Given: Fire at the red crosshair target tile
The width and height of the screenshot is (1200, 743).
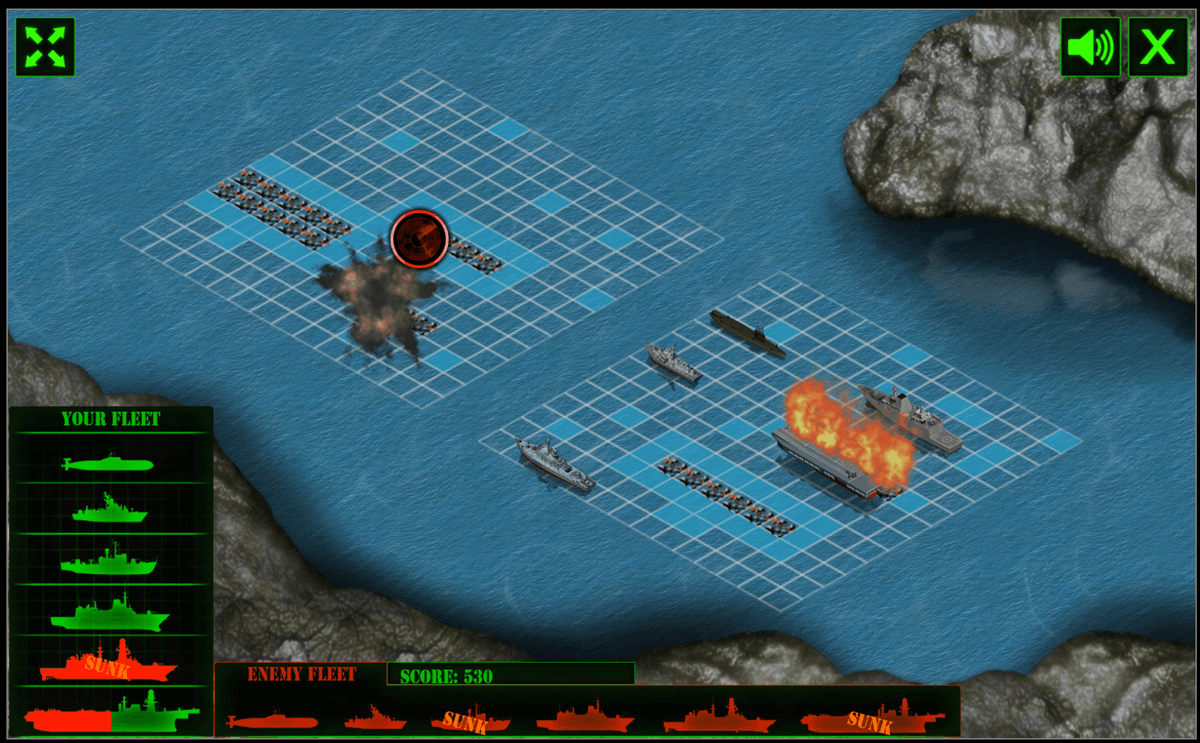Looking at the screenshot, I should [x=420, y=238].
